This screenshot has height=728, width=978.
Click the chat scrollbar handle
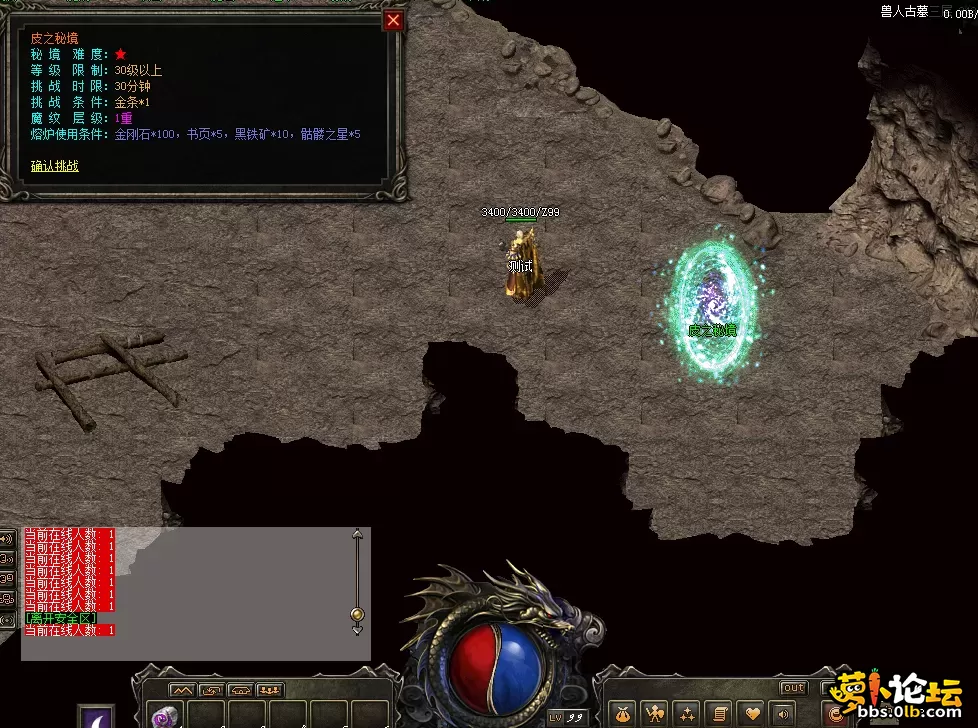pos(358,613)
